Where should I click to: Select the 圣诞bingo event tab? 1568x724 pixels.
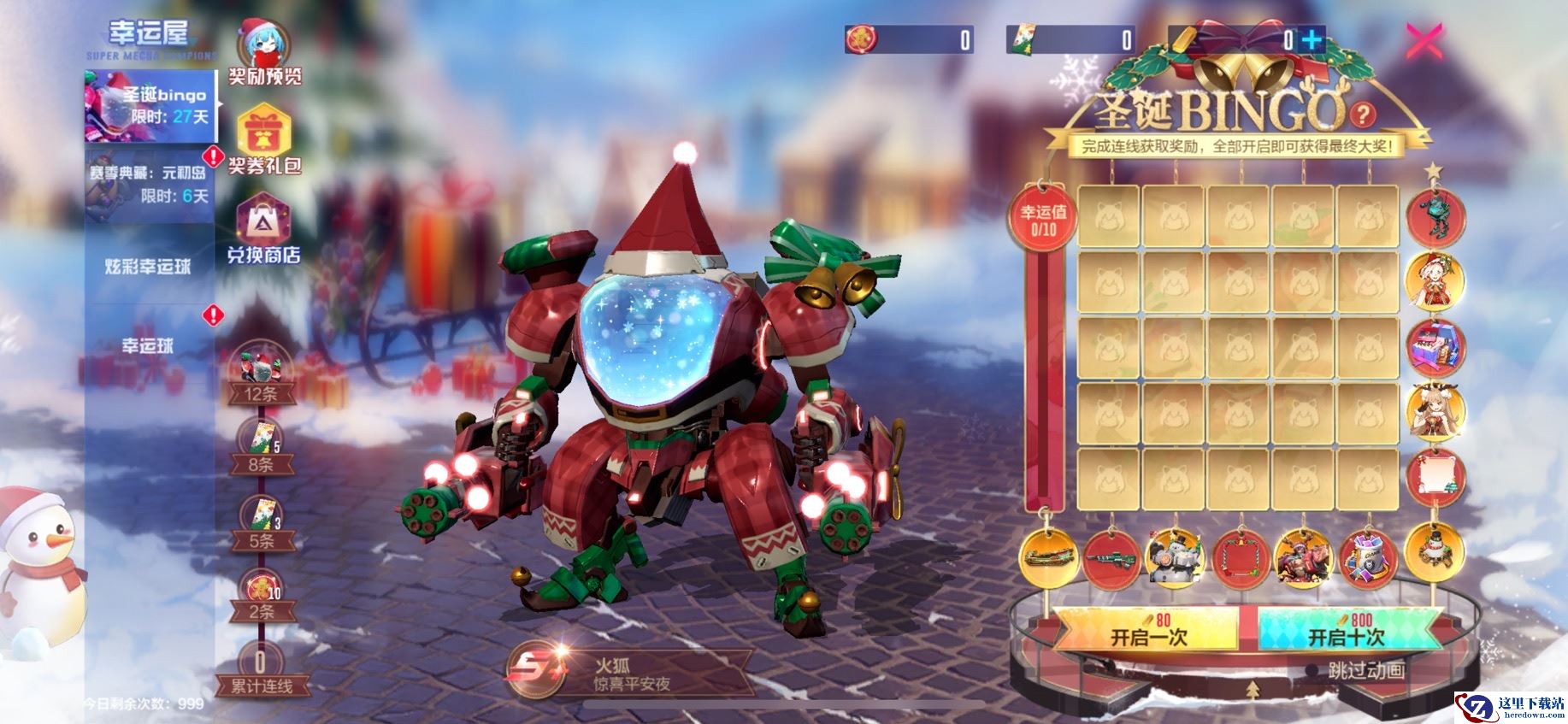(150, 106)
